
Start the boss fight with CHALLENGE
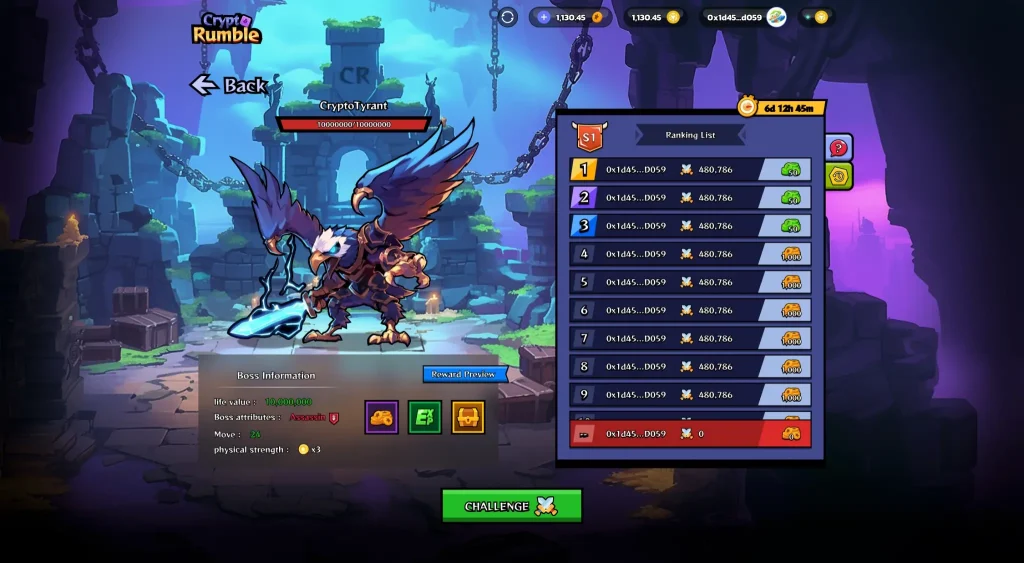point(511,506)
